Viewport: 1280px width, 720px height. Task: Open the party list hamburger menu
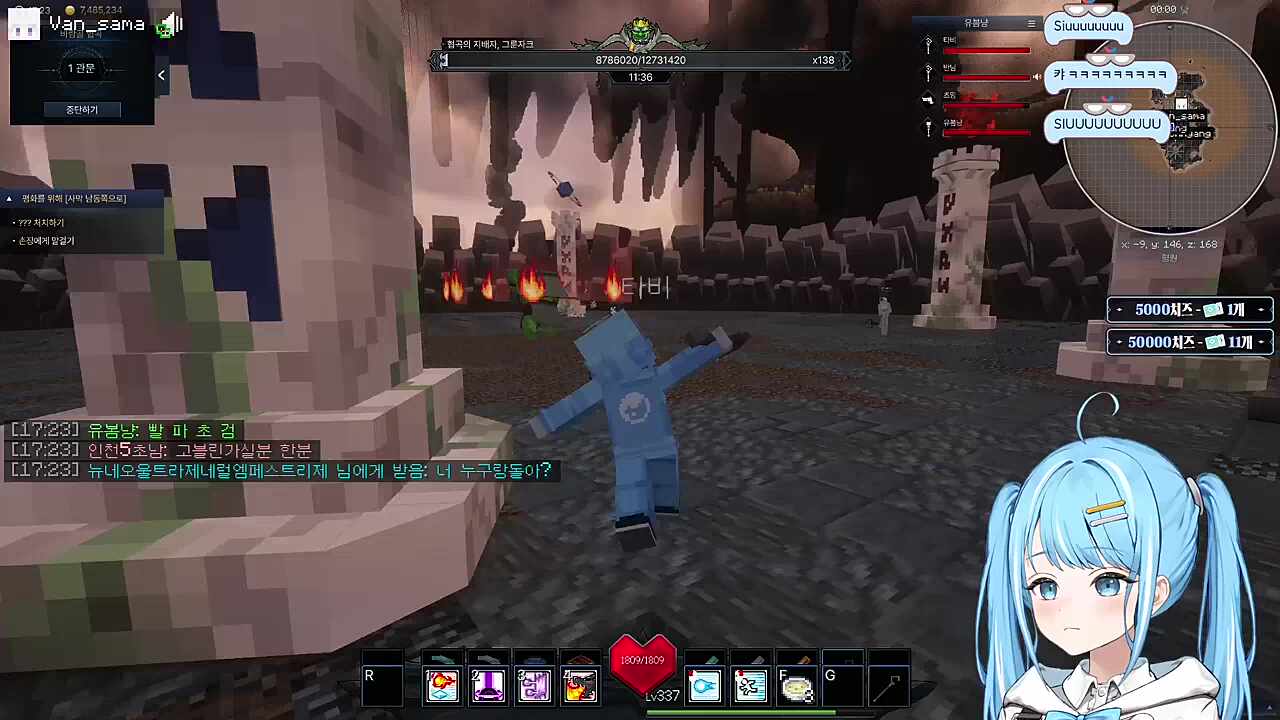point(1031,23)
